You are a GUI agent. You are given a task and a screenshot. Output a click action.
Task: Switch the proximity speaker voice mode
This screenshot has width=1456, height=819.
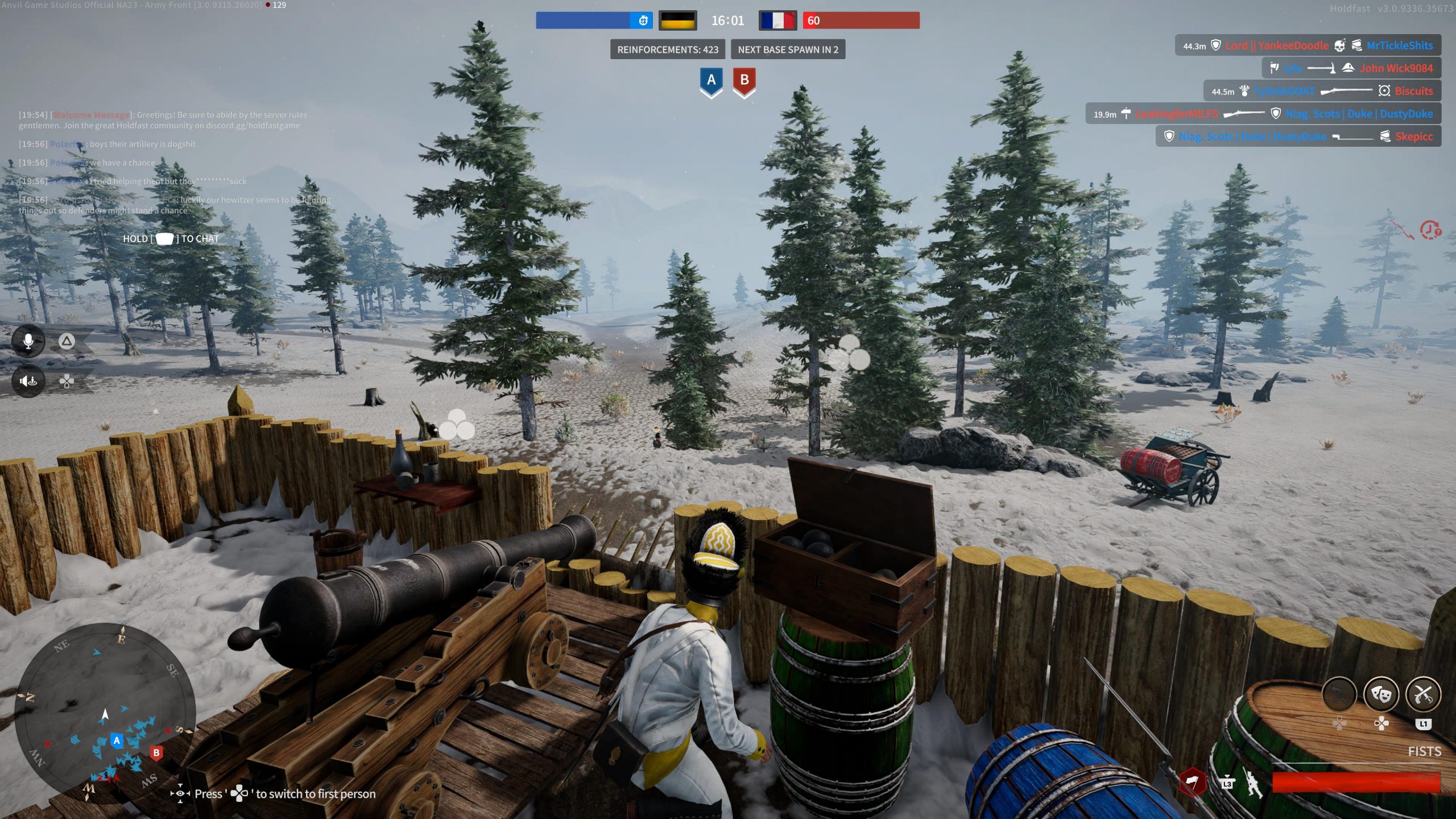pyautogui.click(x=28, y=381)
